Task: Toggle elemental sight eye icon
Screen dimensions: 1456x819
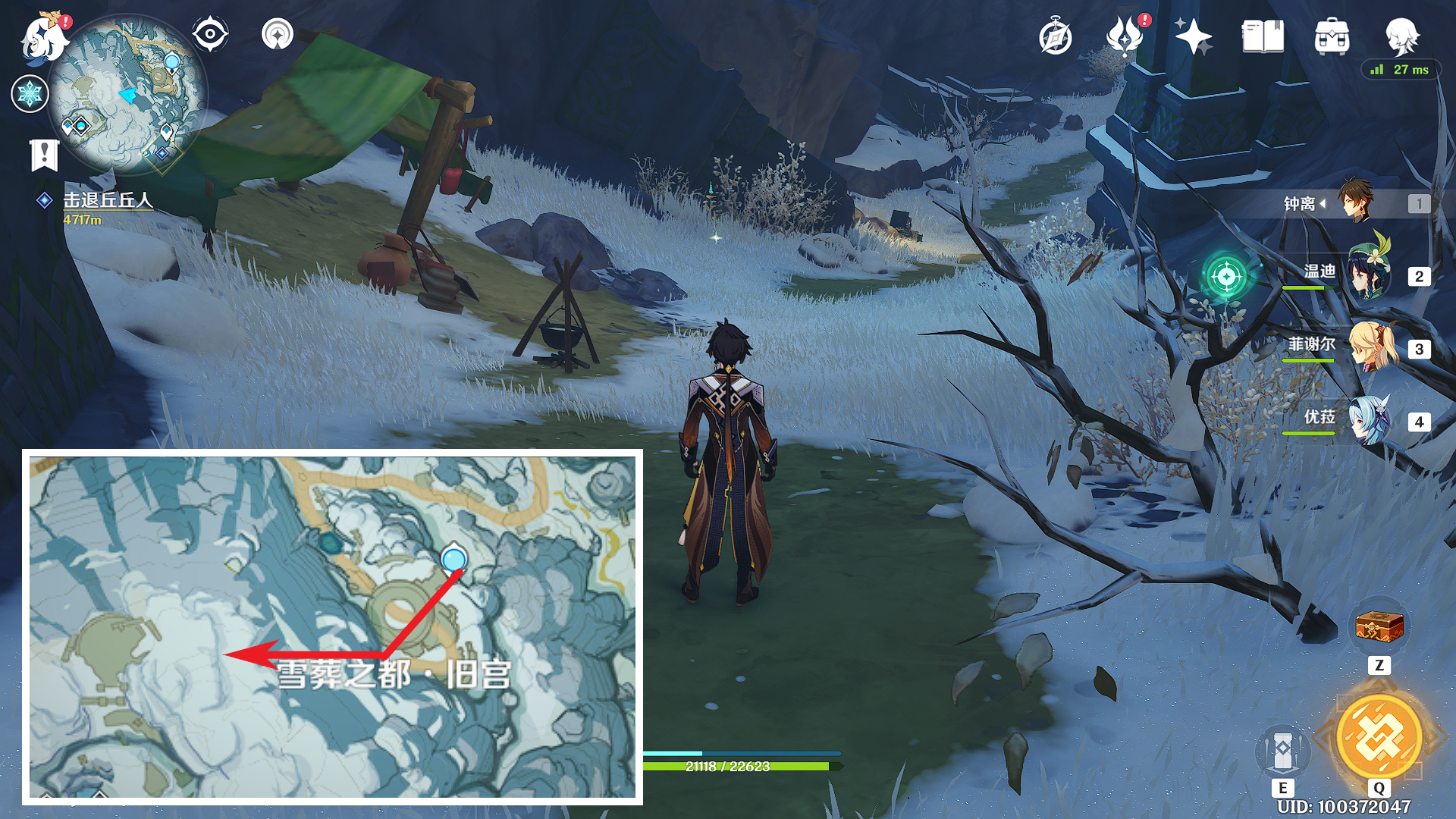Action: (x=210, y=34)
